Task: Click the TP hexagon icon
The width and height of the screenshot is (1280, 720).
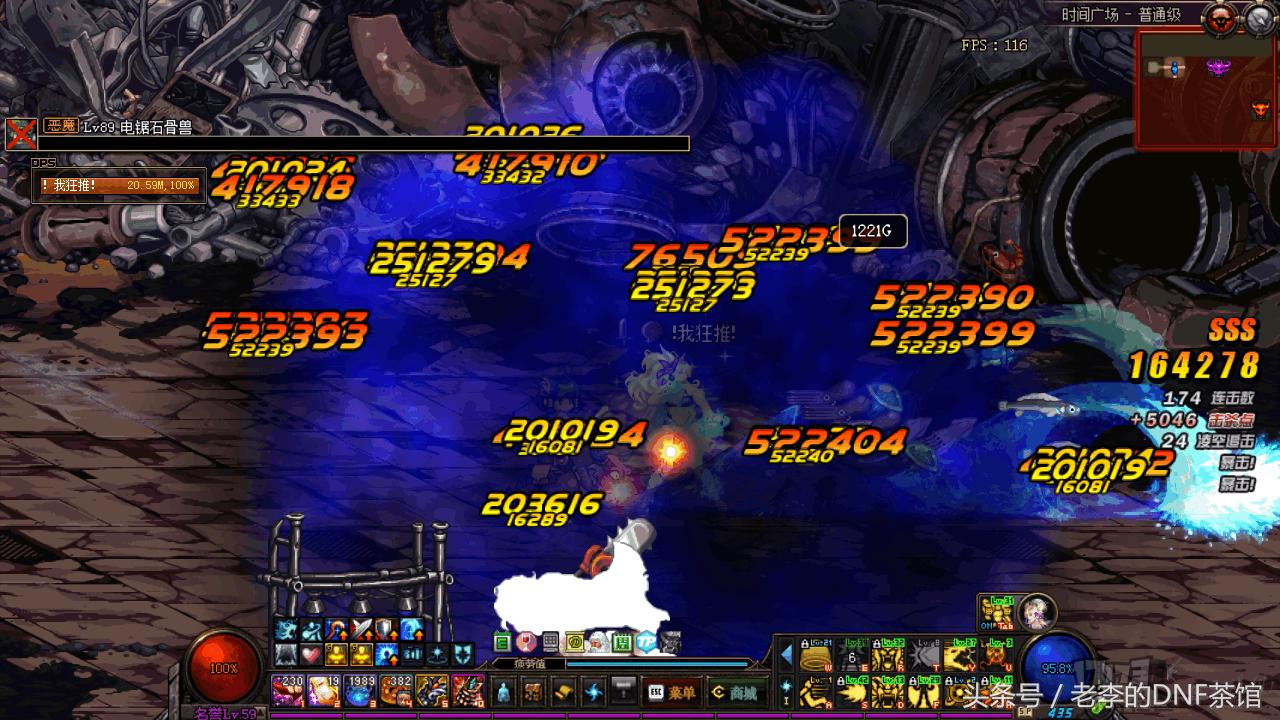Action: (646, 642)
